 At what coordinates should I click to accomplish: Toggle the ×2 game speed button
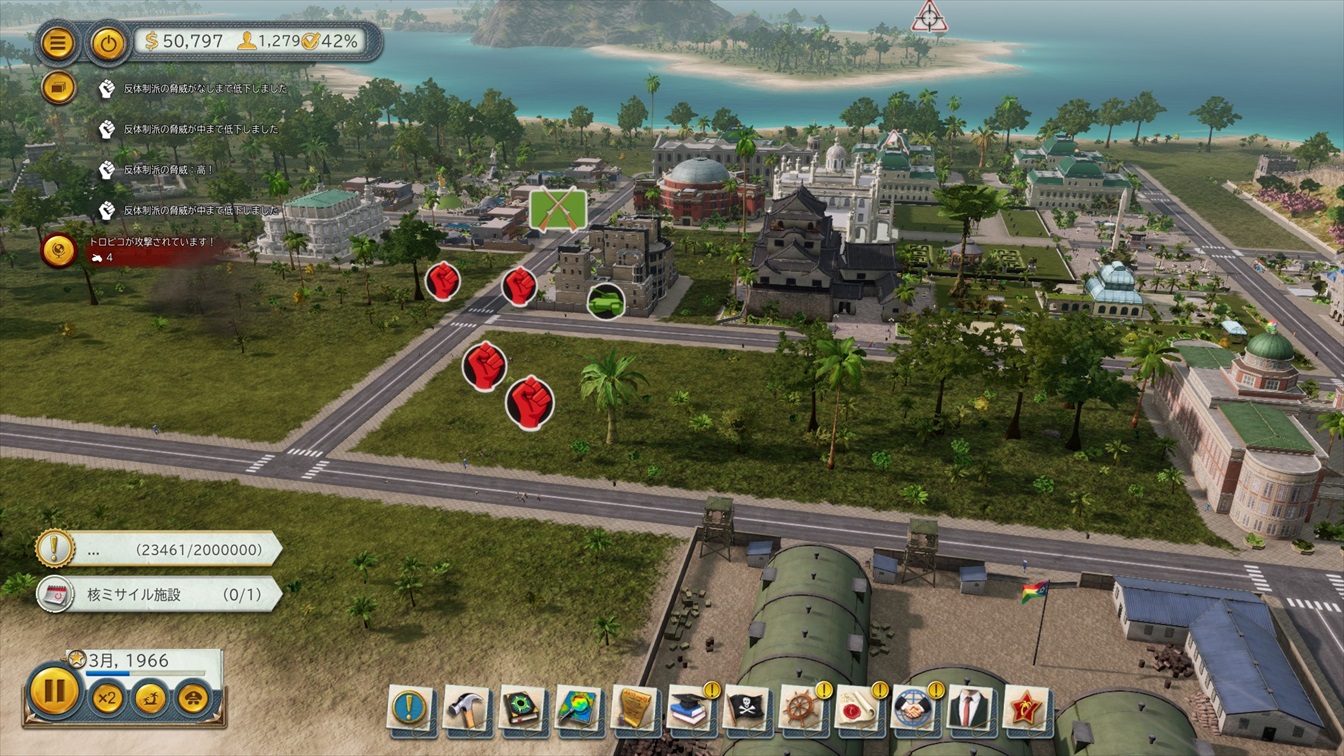pyautogui.click(x=108, y=697)
